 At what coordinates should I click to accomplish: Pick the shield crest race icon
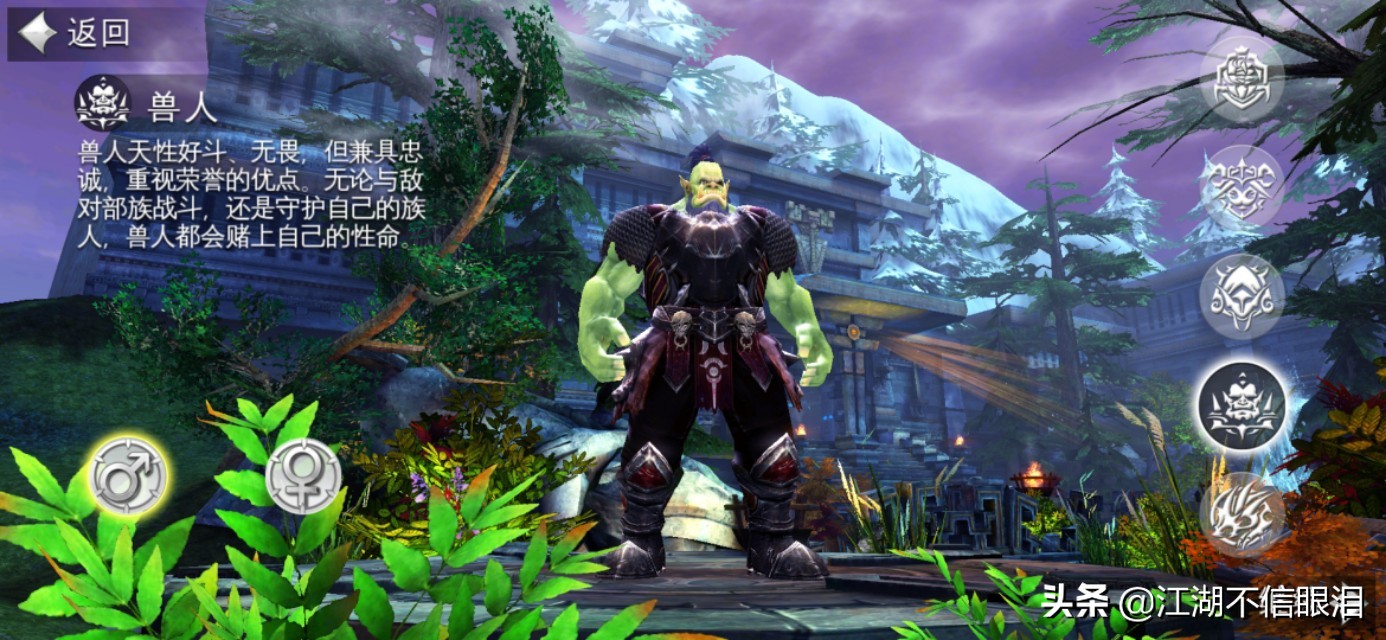(x=1241, y=81)
